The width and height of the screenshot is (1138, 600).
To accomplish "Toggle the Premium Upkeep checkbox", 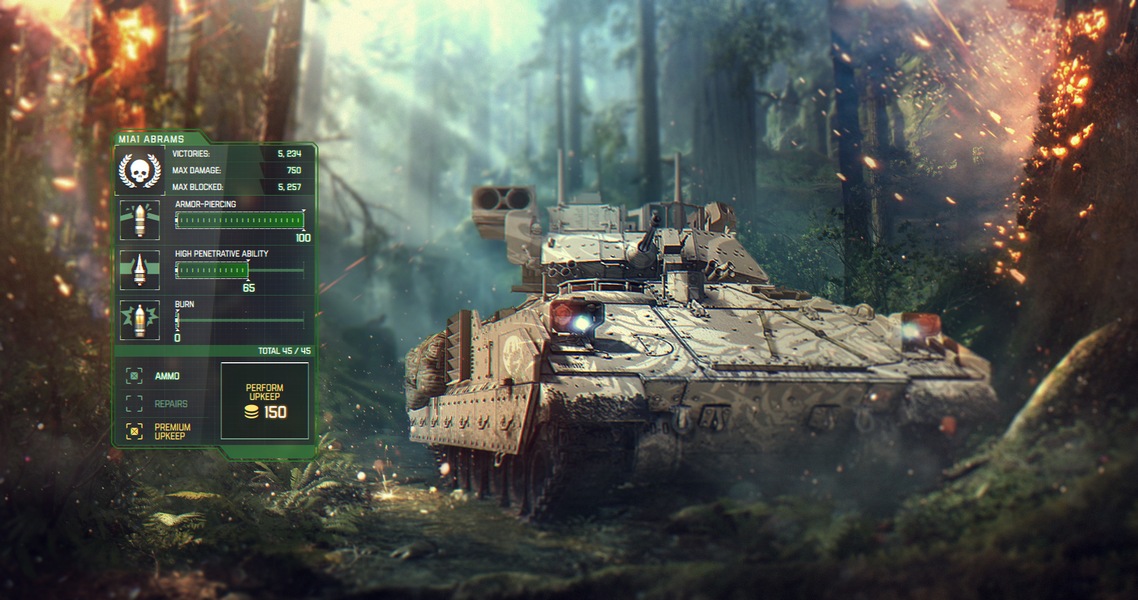I will point(134,431).
